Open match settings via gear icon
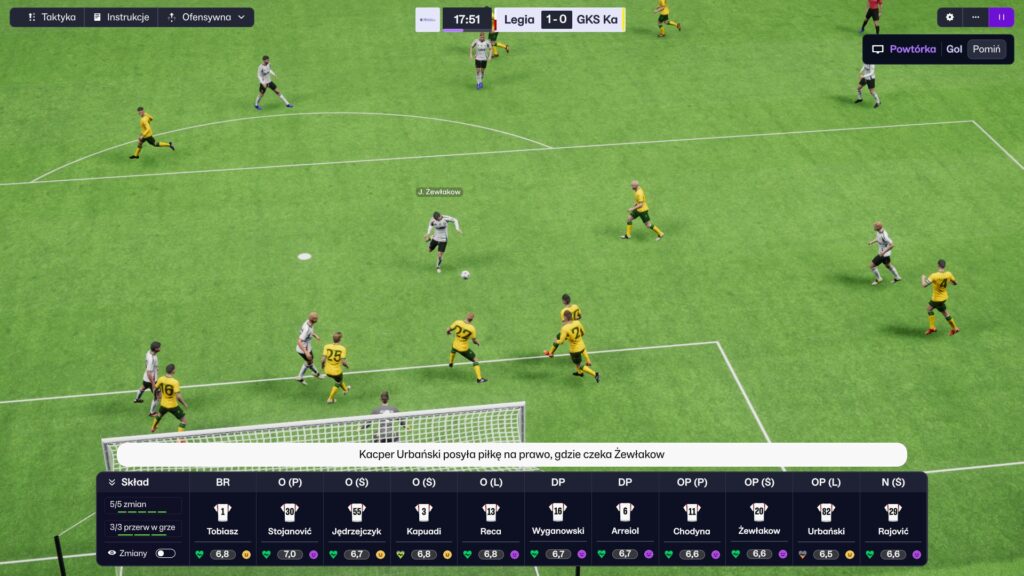Image resolution: width=1024 pixels, height=576 pixels. click(x=949, y=17)
